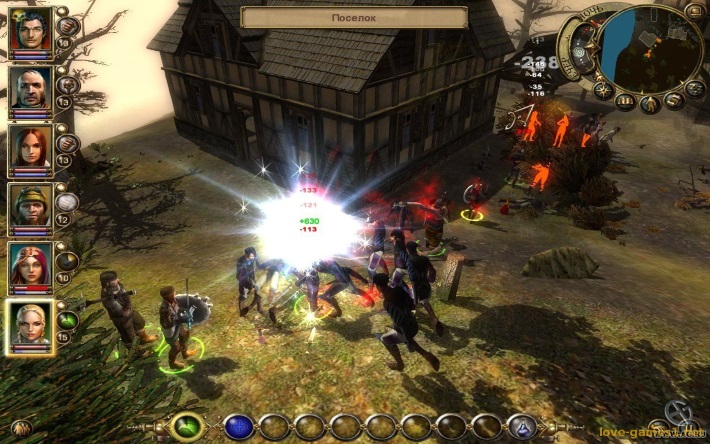This screenshot has height=444, width=710.
Task: Open the journal book button
Action: pyautogui.click(x=626, y=102)
